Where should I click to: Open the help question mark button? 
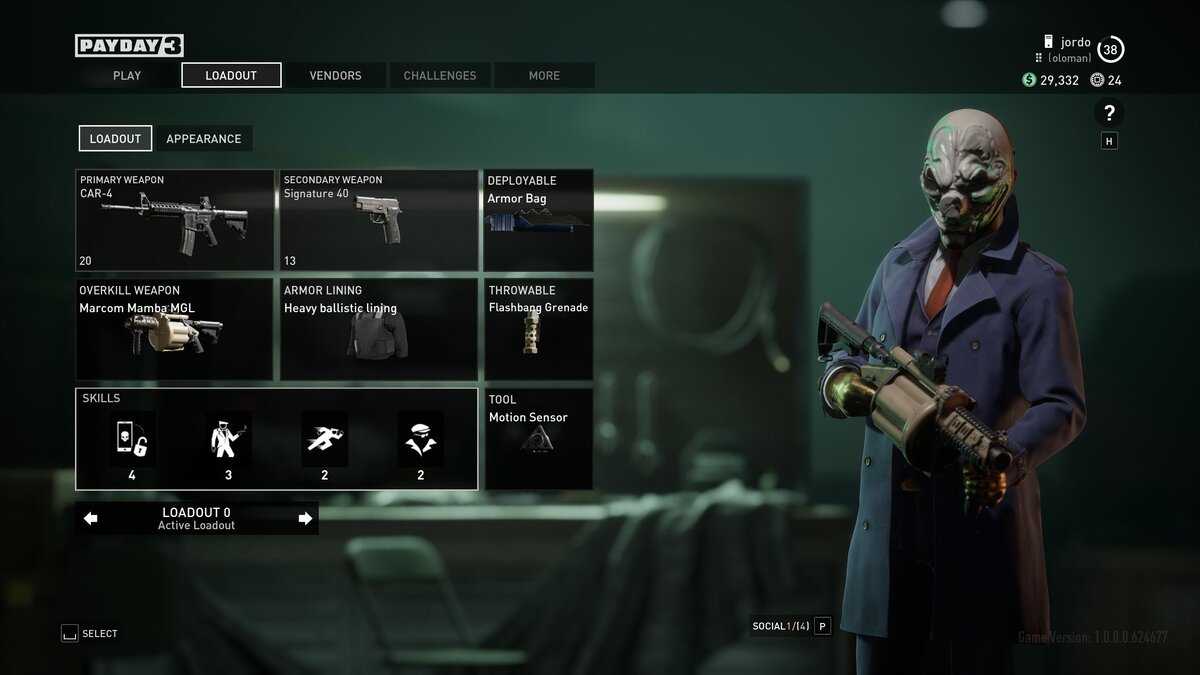click(x=1108, y=112)
